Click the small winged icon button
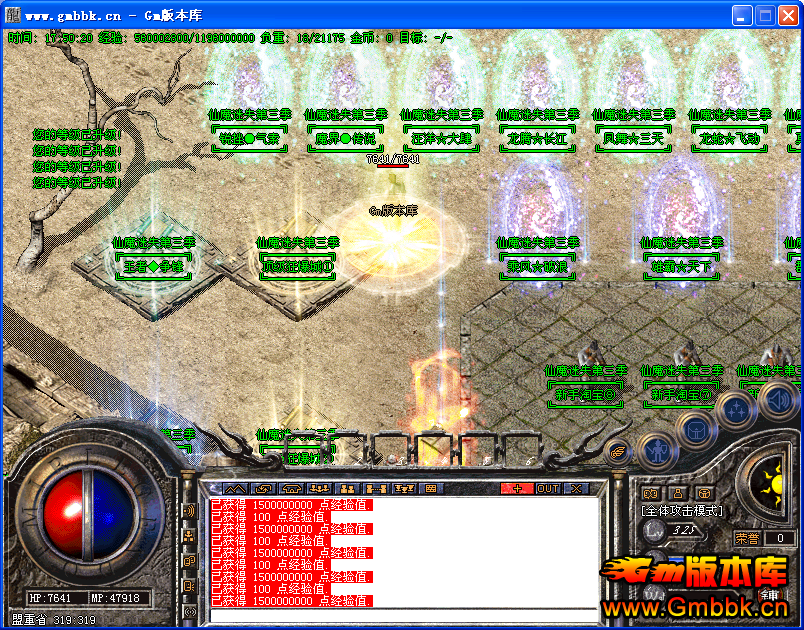The image size is (804, 630). tap(618, 452)
